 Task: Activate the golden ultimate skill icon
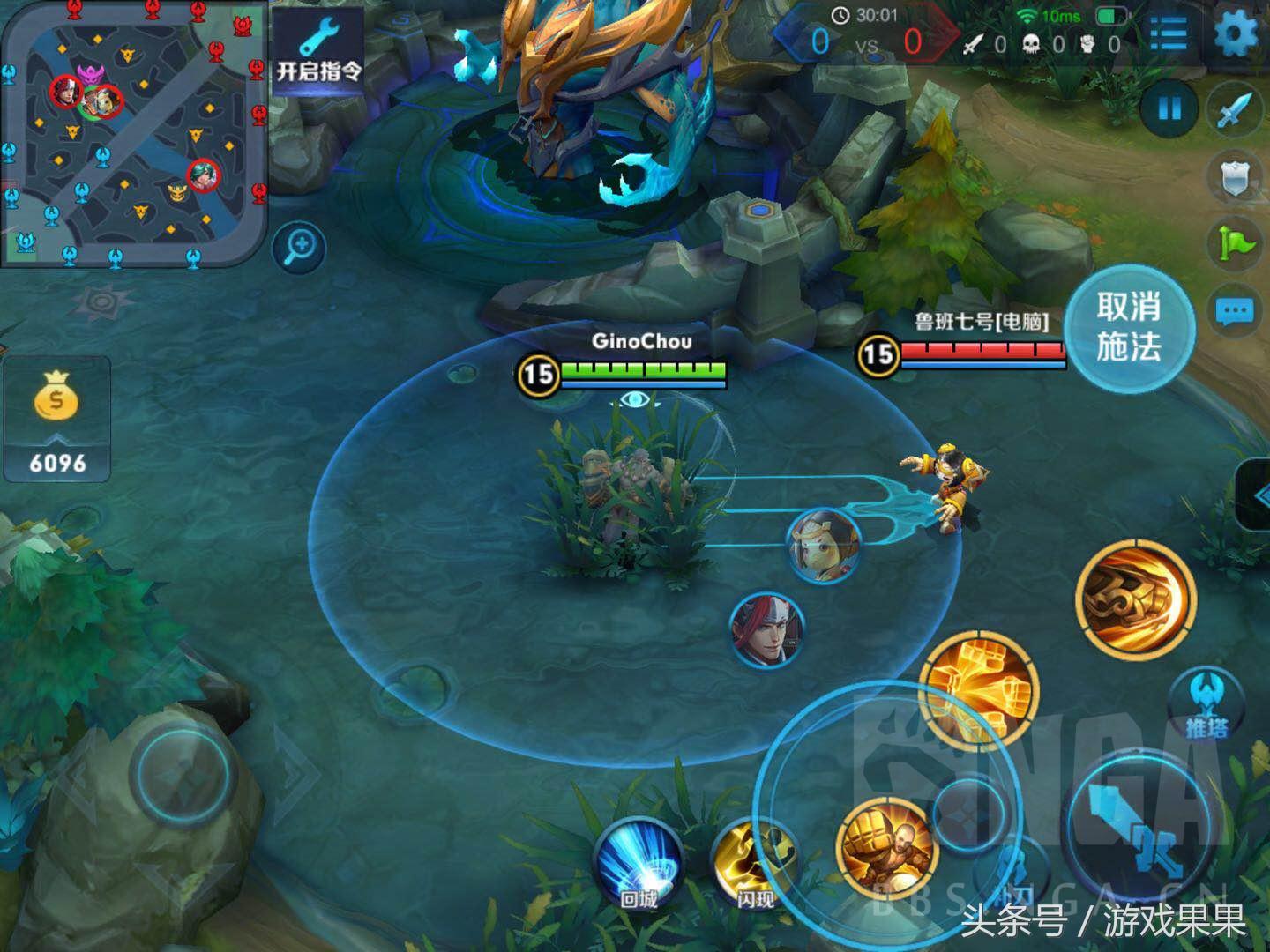1136,599
